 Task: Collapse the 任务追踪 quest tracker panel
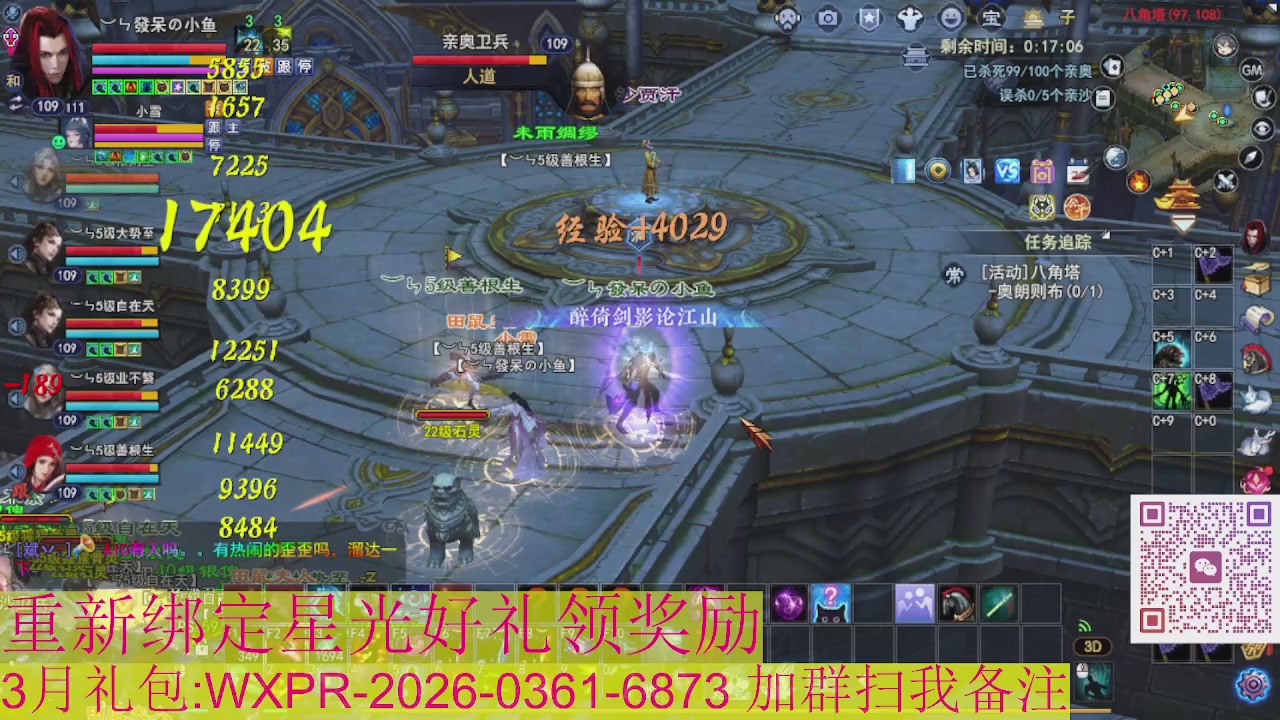point(1105,233)
